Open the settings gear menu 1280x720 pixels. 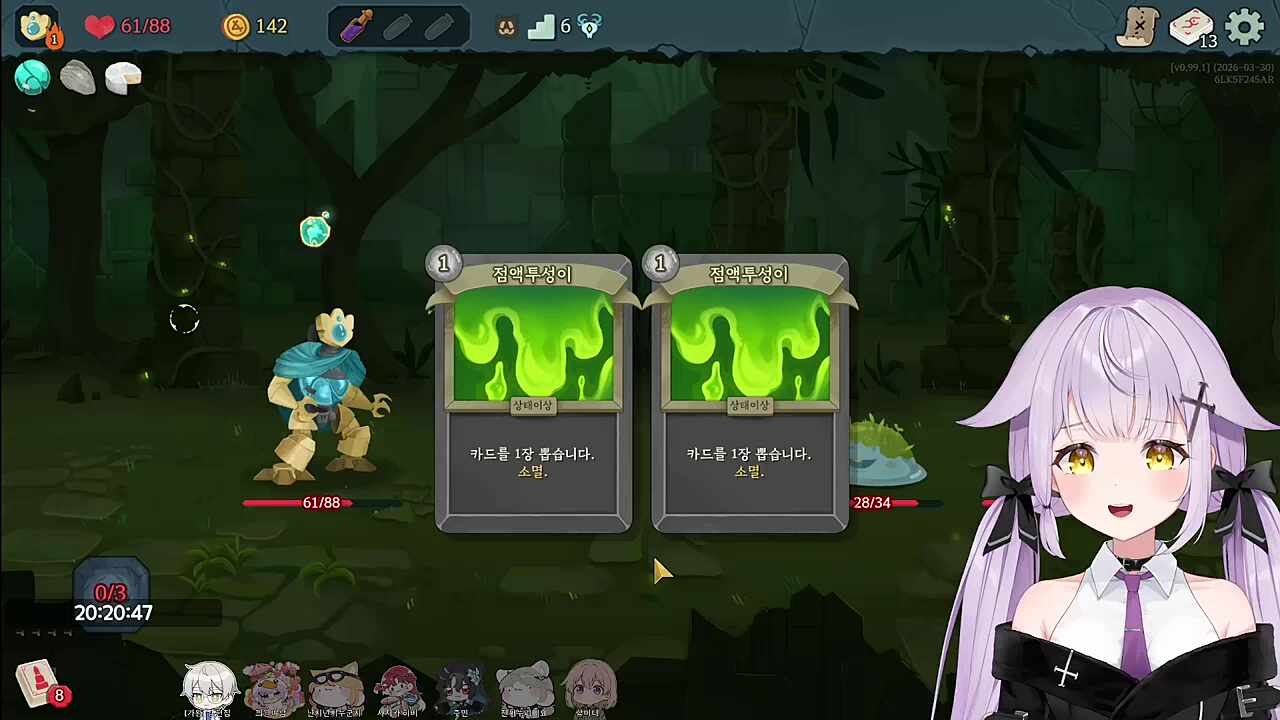[x=1245, y=27]
